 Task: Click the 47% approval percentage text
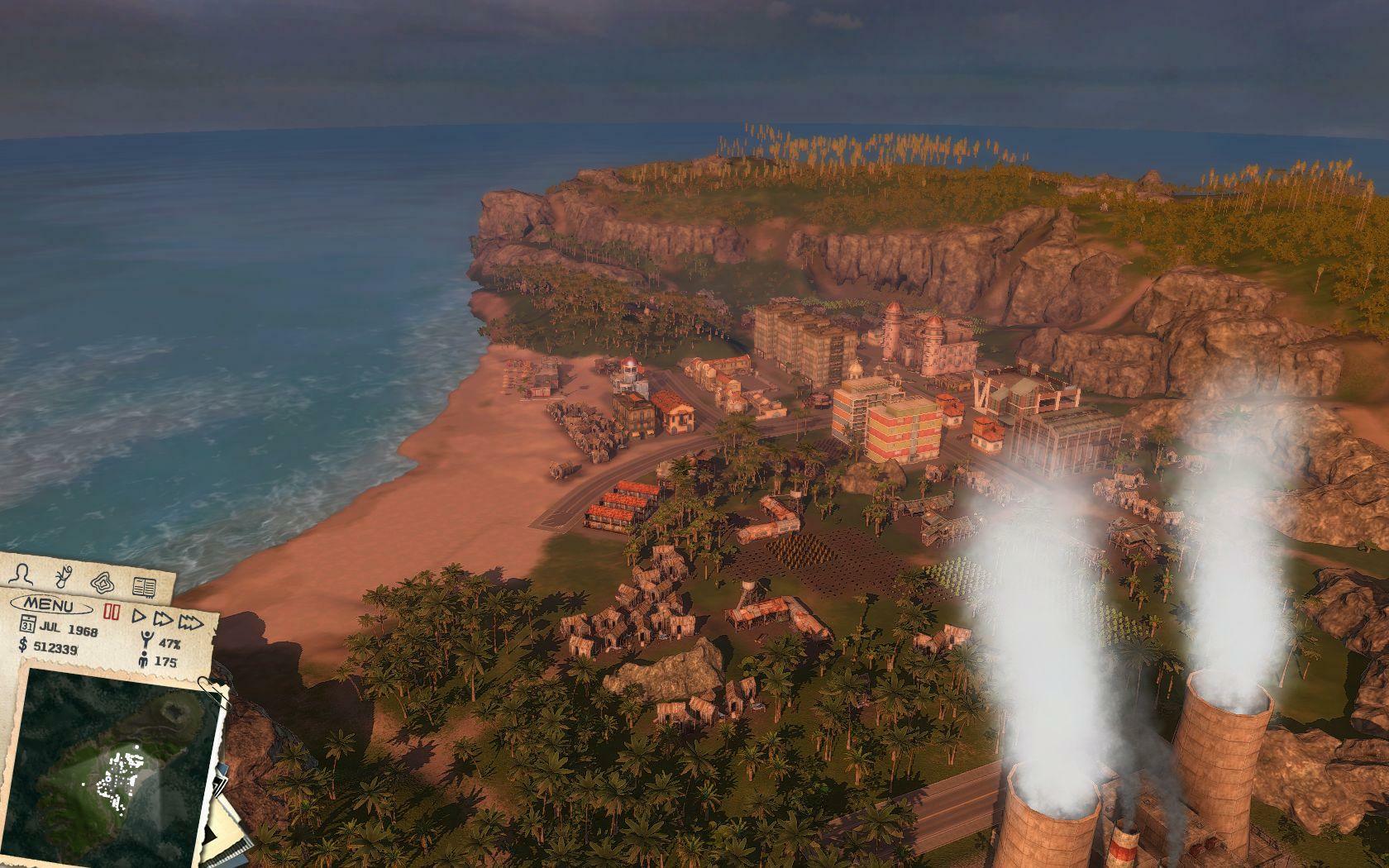pyautogui.click(x=169, y=644)
